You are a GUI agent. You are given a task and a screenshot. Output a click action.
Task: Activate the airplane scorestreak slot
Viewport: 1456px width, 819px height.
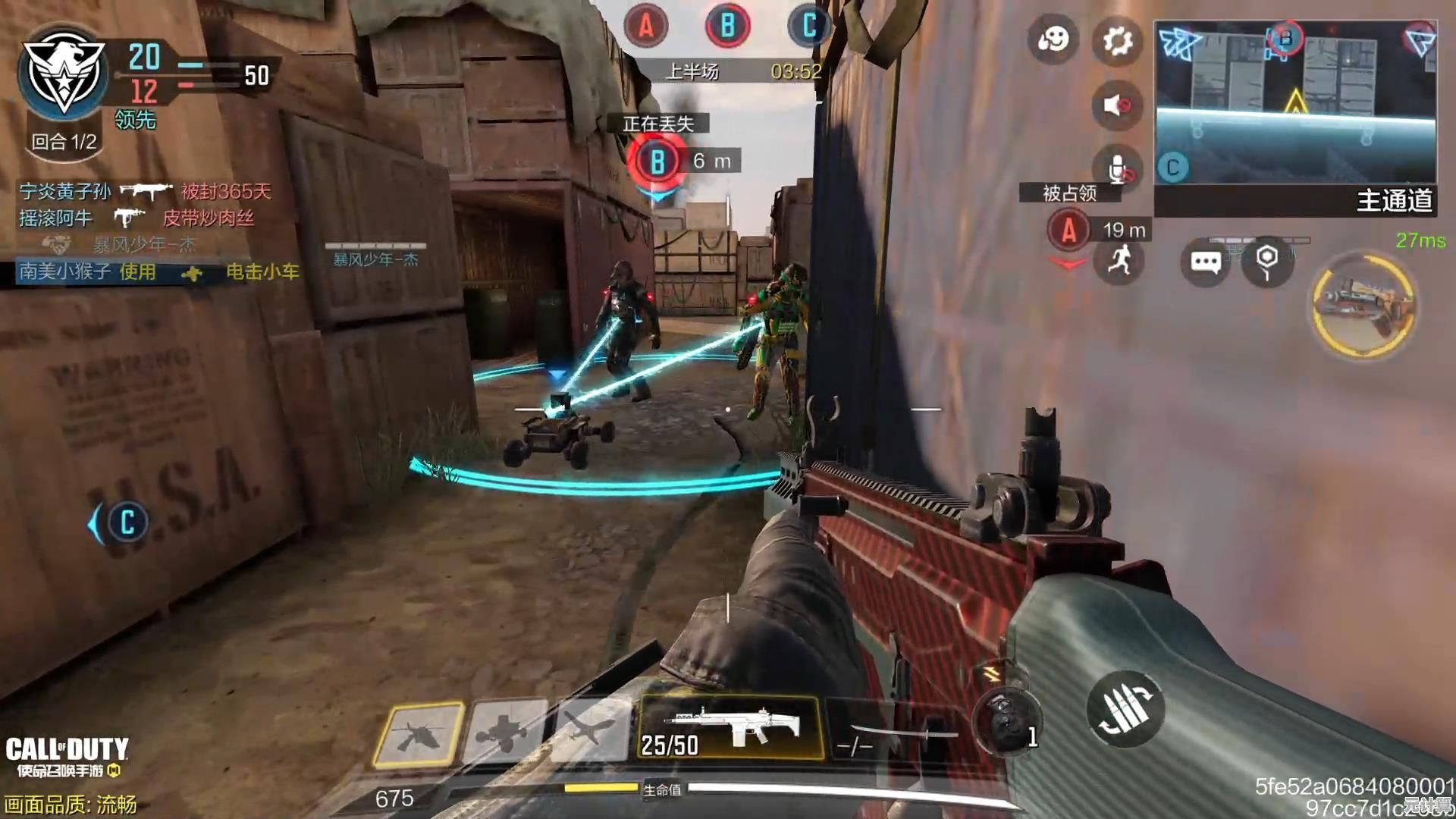589,731
